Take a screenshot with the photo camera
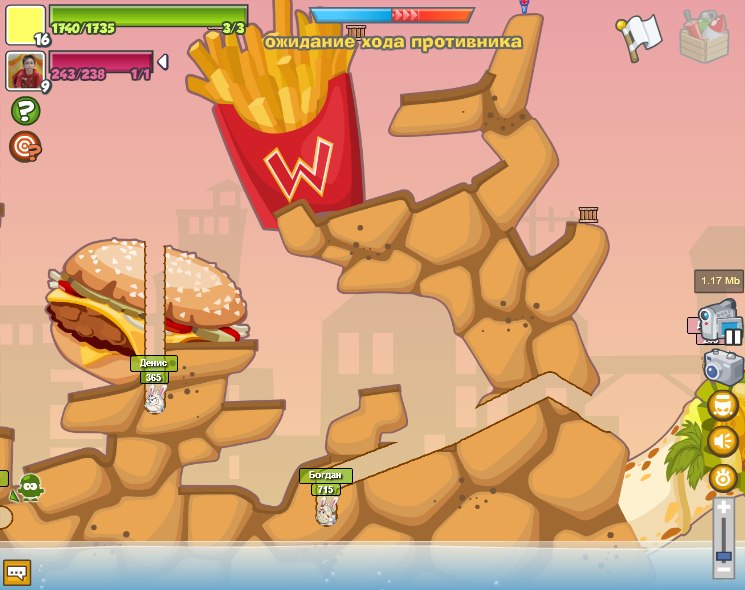Screen dimensions: 745x590 (723, 366)
